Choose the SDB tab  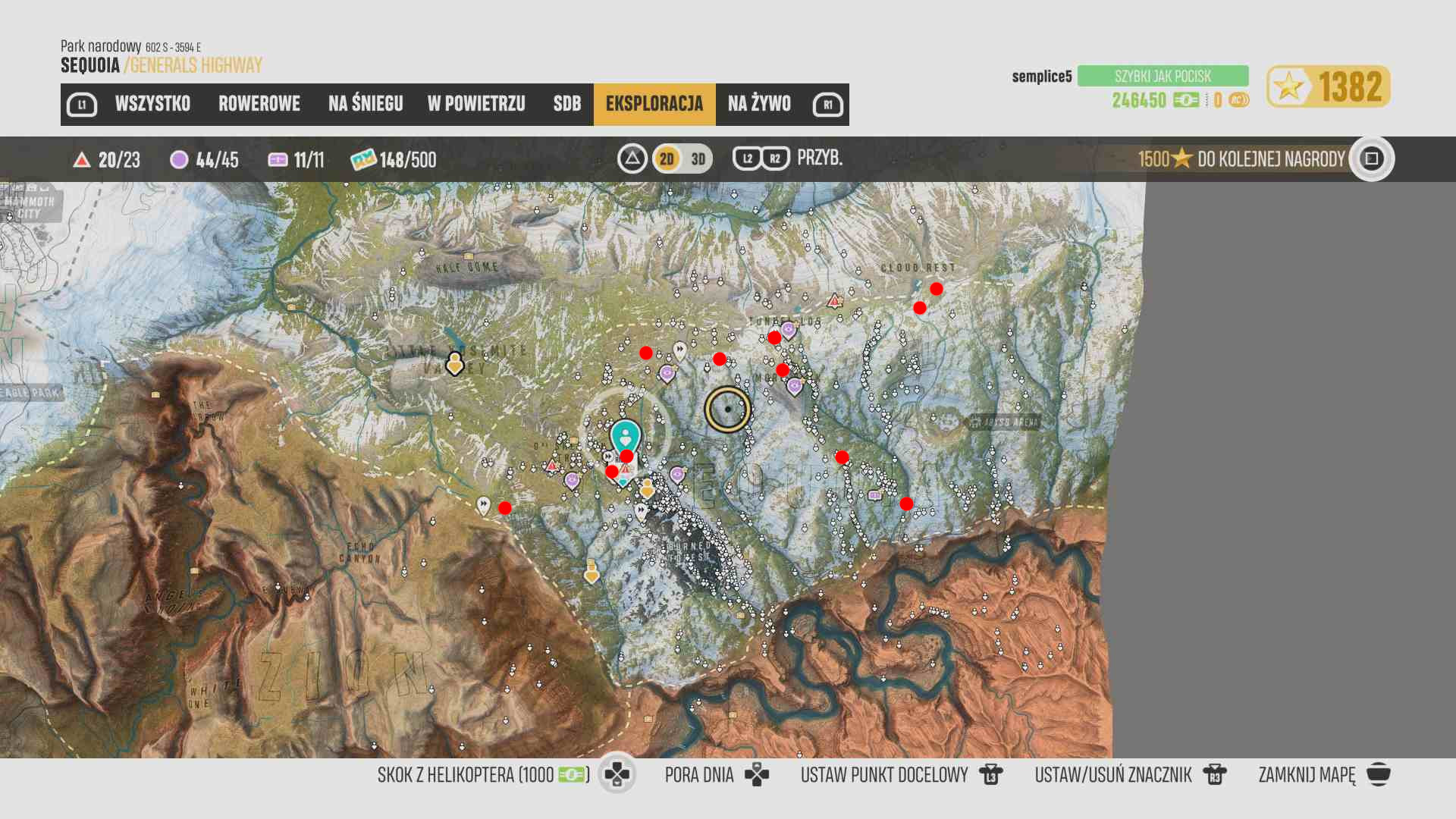pyautogui.click(x=567, y=104)
